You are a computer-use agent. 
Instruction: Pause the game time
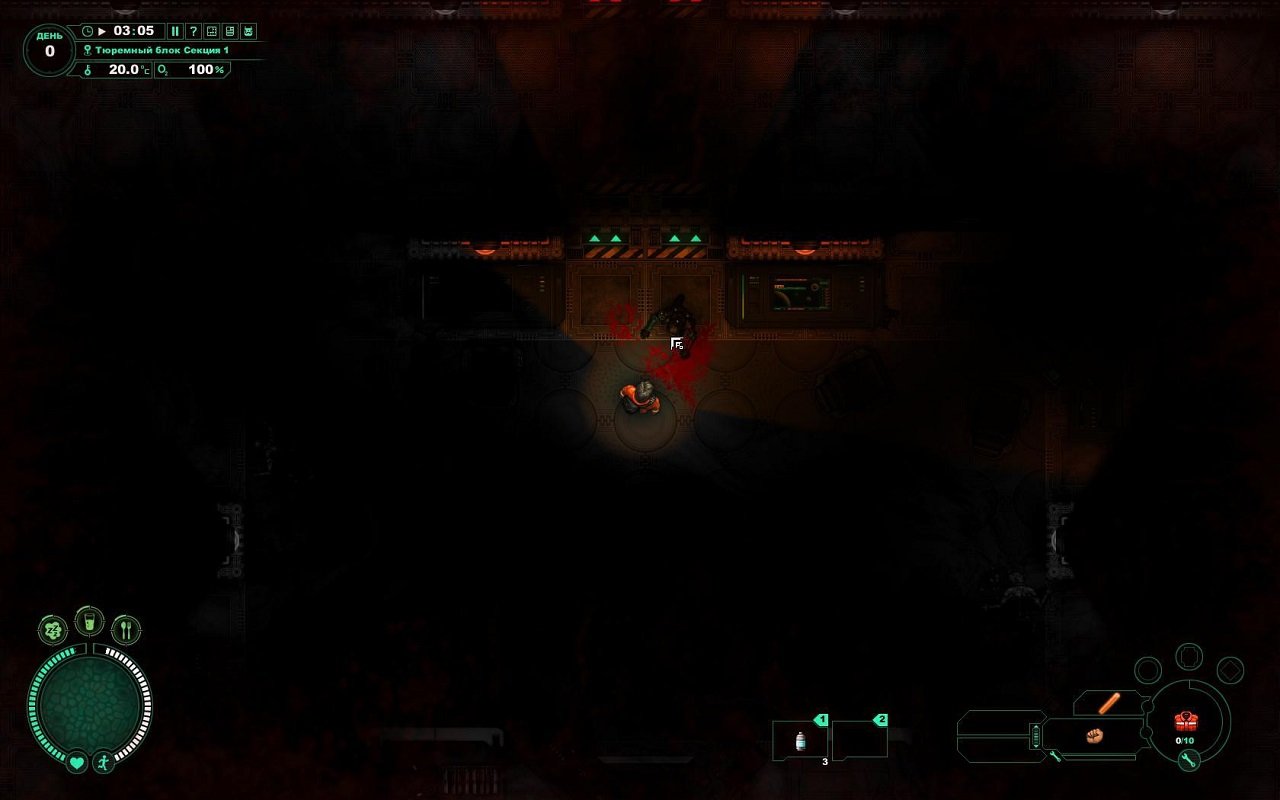175,31
